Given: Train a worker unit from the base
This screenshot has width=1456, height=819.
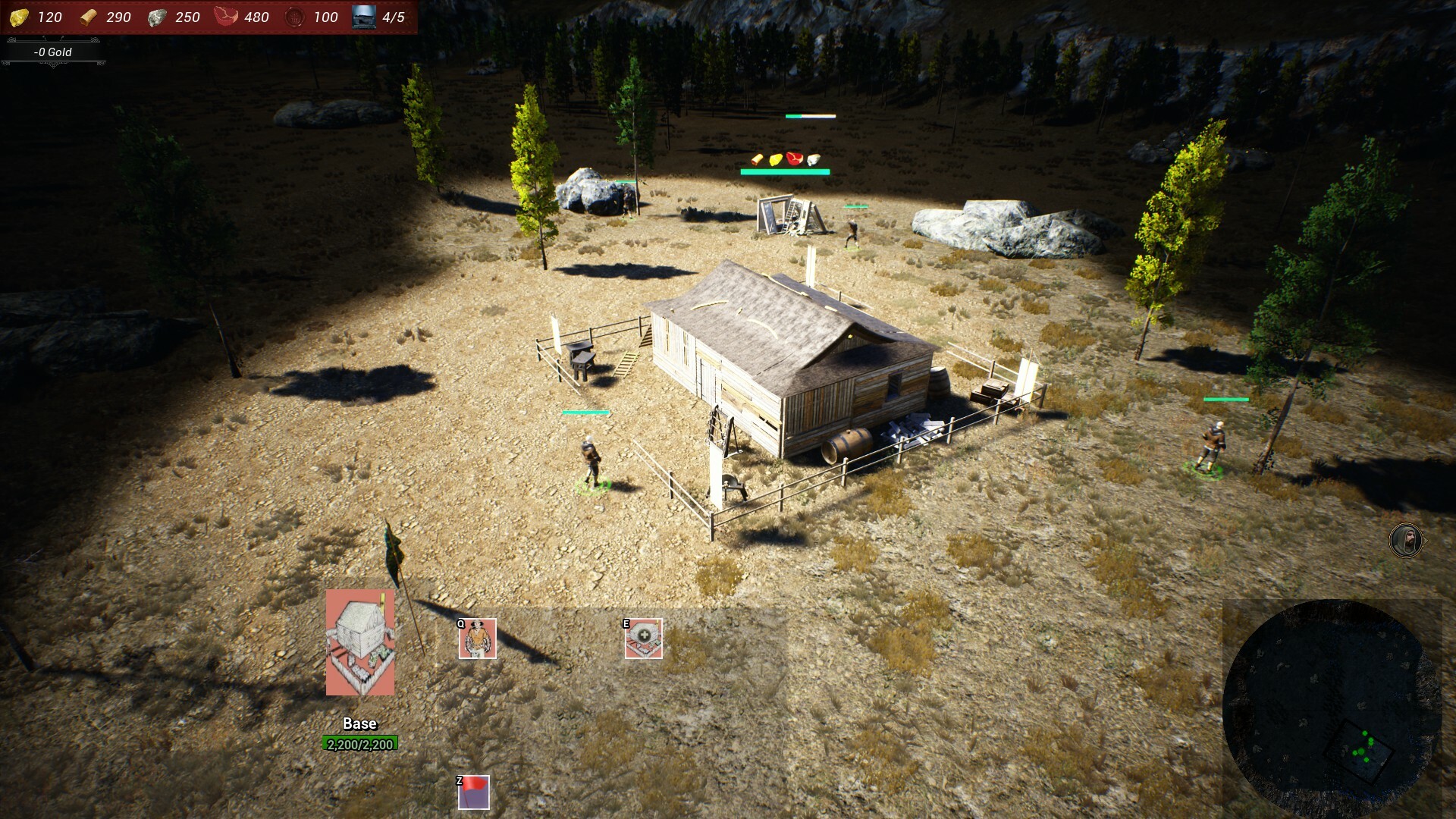Looking at the screenshot, I should (477, 639).
